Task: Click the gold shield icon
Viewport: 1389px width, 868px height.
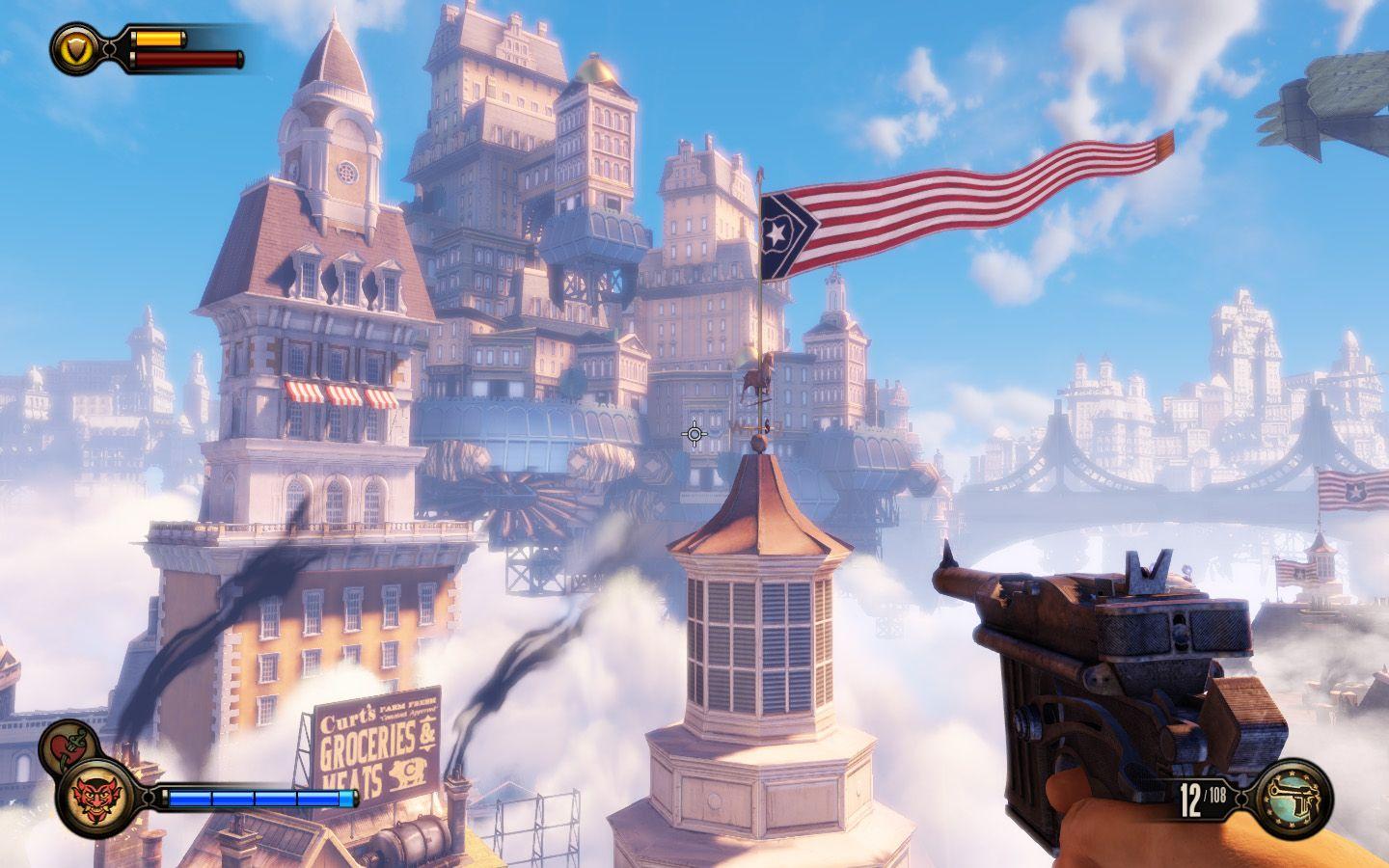Action: (x=74, y=47)
